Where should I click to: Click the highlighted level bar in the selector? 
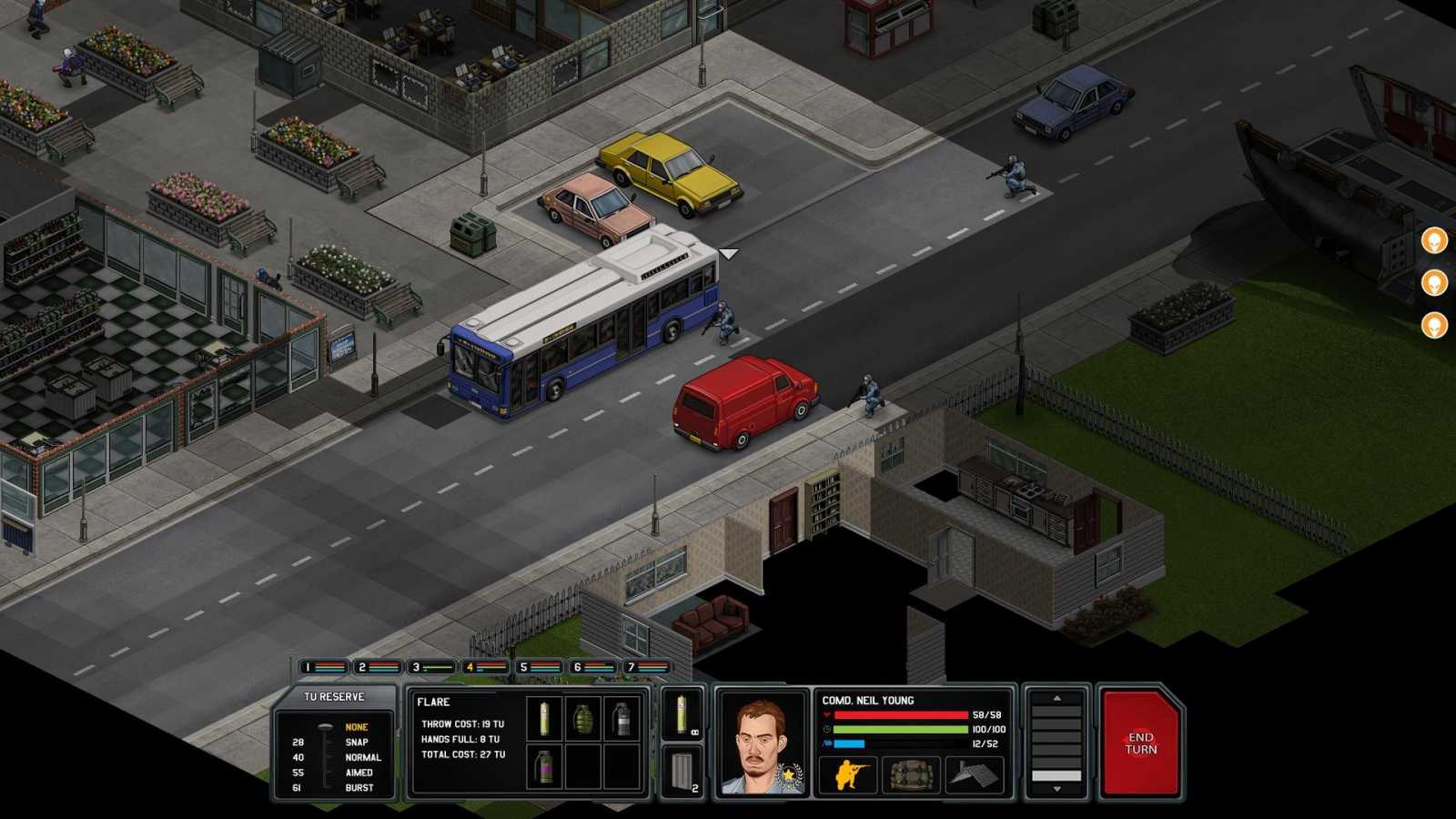[1057, 774]
